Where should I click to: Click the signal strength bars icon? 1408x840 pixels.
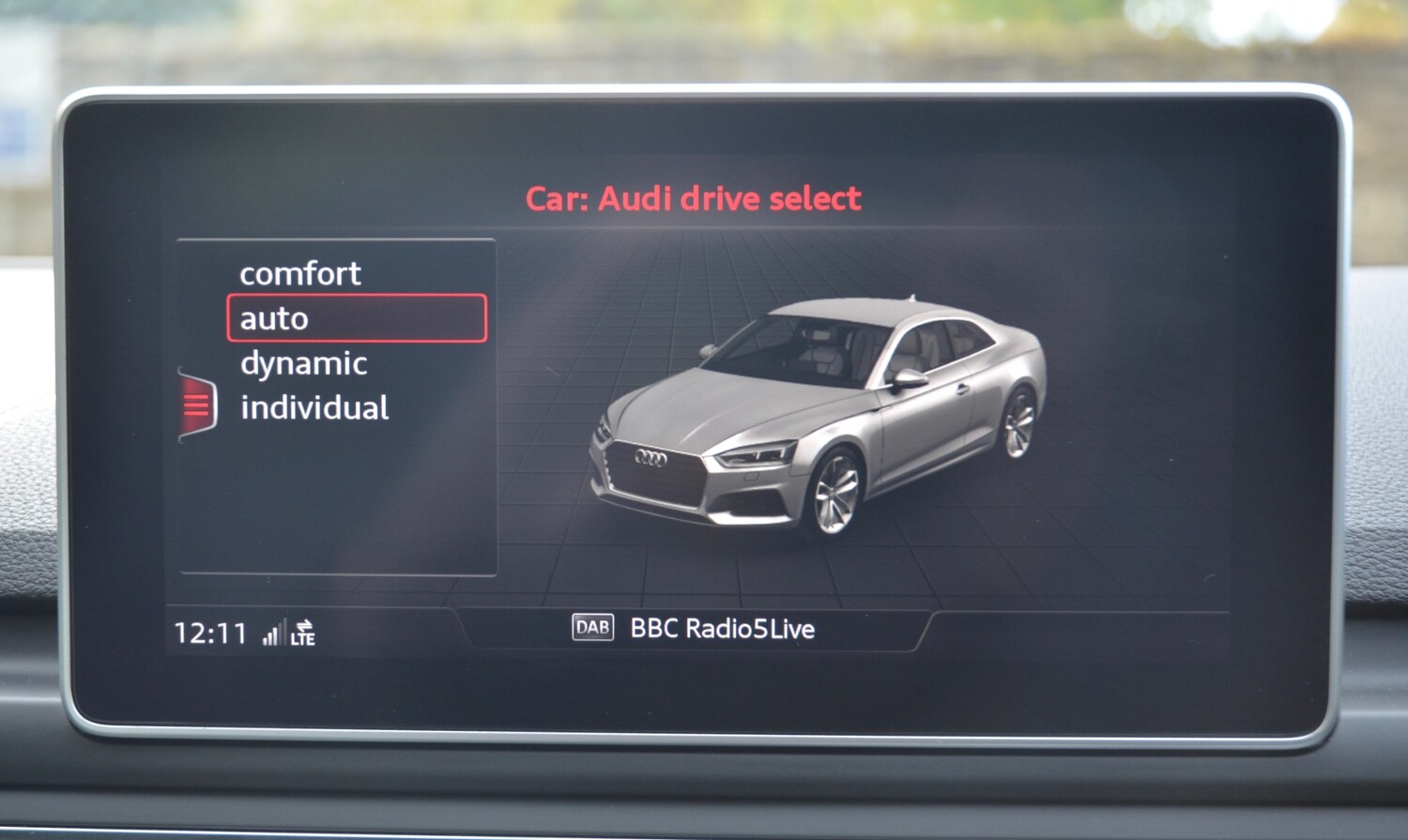(273, 634)
